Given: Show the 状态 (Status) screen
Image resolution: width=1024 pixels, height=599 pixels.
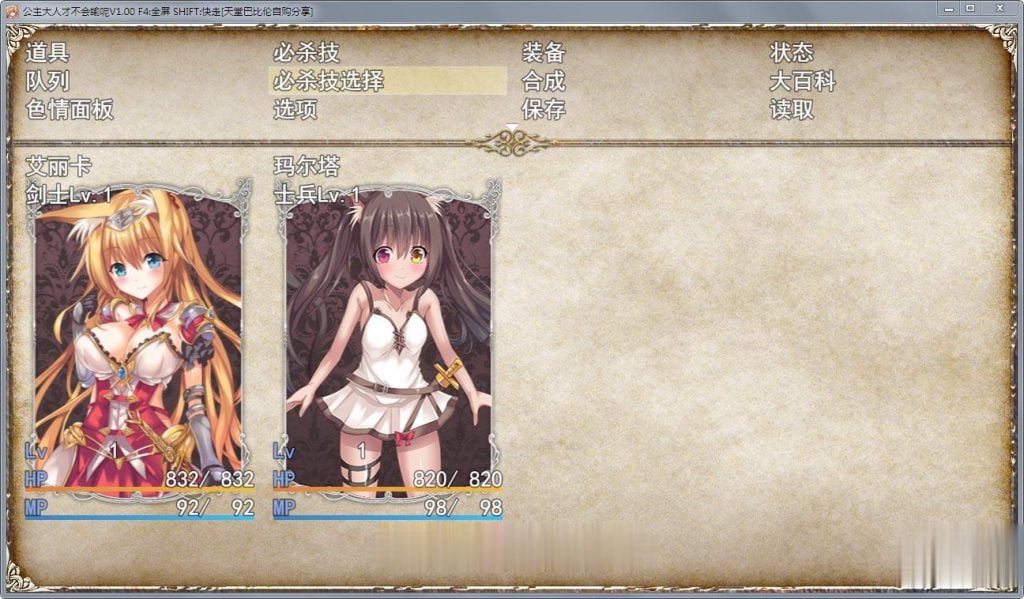Looking at the screenshot, I should click(x=792, y=52).
